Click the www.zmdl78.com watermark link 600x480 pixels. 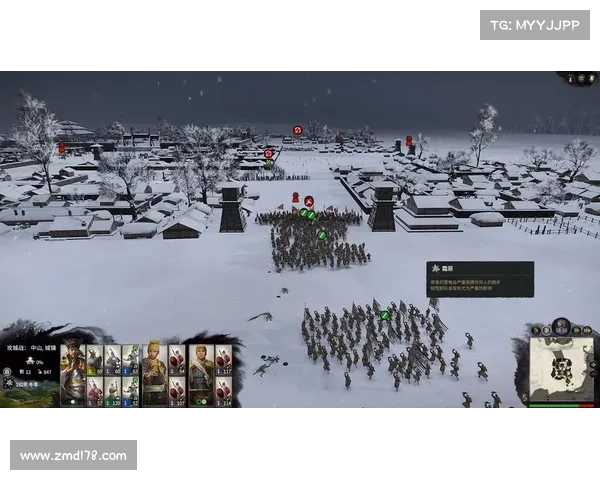pos(75,456)
